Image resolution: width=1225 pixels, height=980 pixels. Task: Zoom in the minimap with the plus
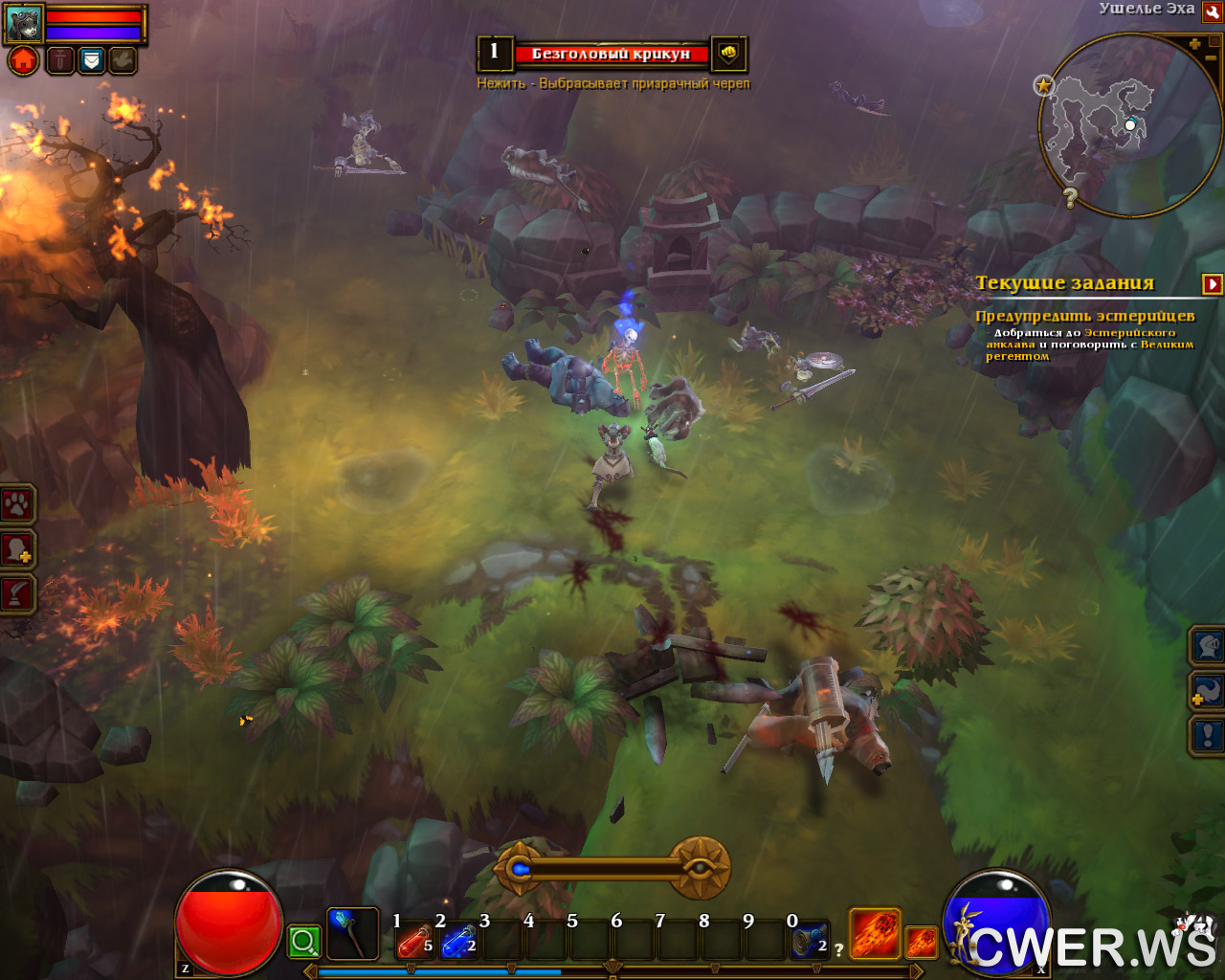tap(1194, 44)
